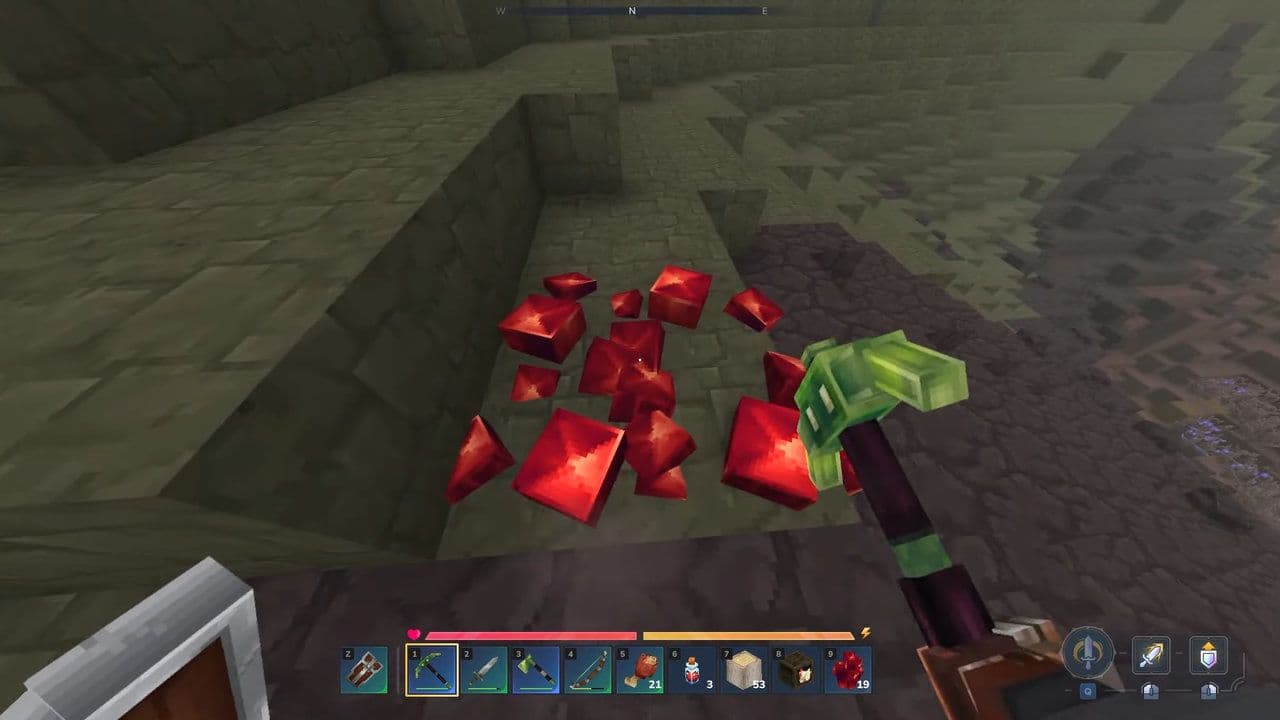
Task: Select the furnace item in slot 8
Action: click(x=794, y=668)
